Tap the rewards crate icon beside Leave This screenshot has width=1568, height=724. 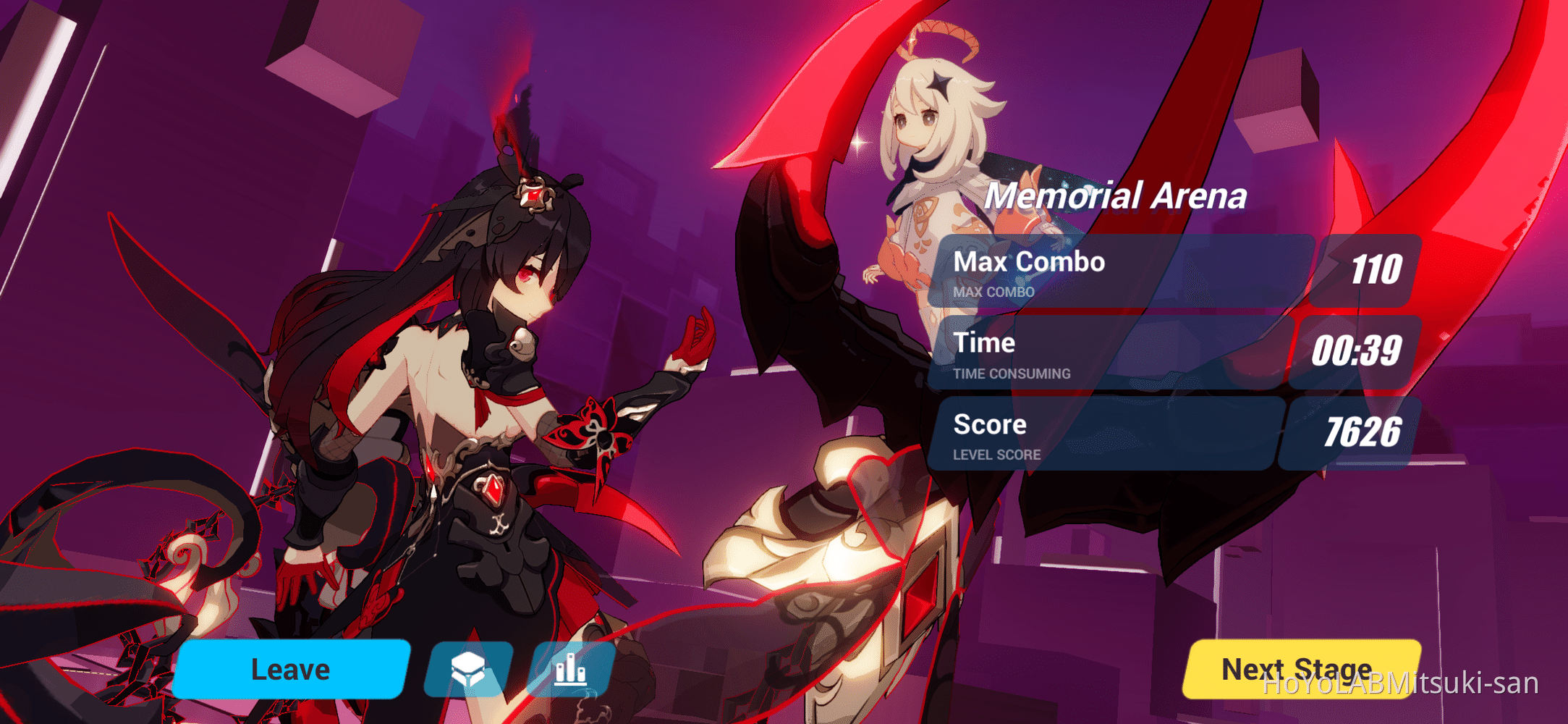(x=469, y=669)
